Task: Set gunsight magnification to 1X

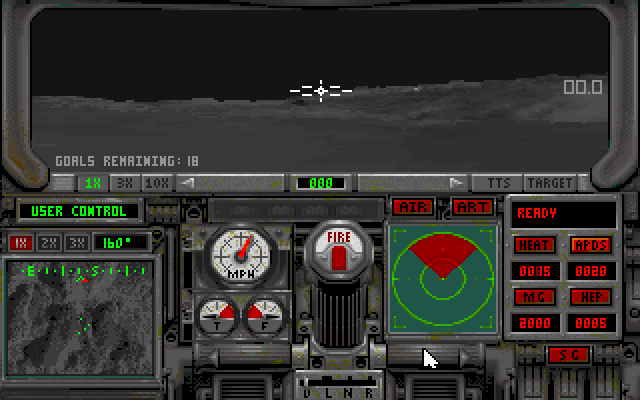Action: (x=93, y=183)
